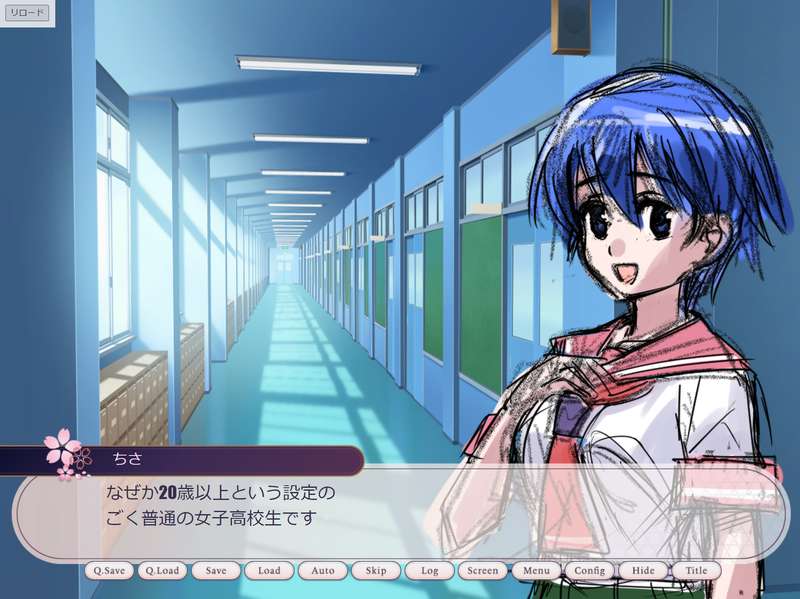The height and width of the screenshot is (599, 800).
Task: Hide the dialogue window
Action: click(644, 571)
